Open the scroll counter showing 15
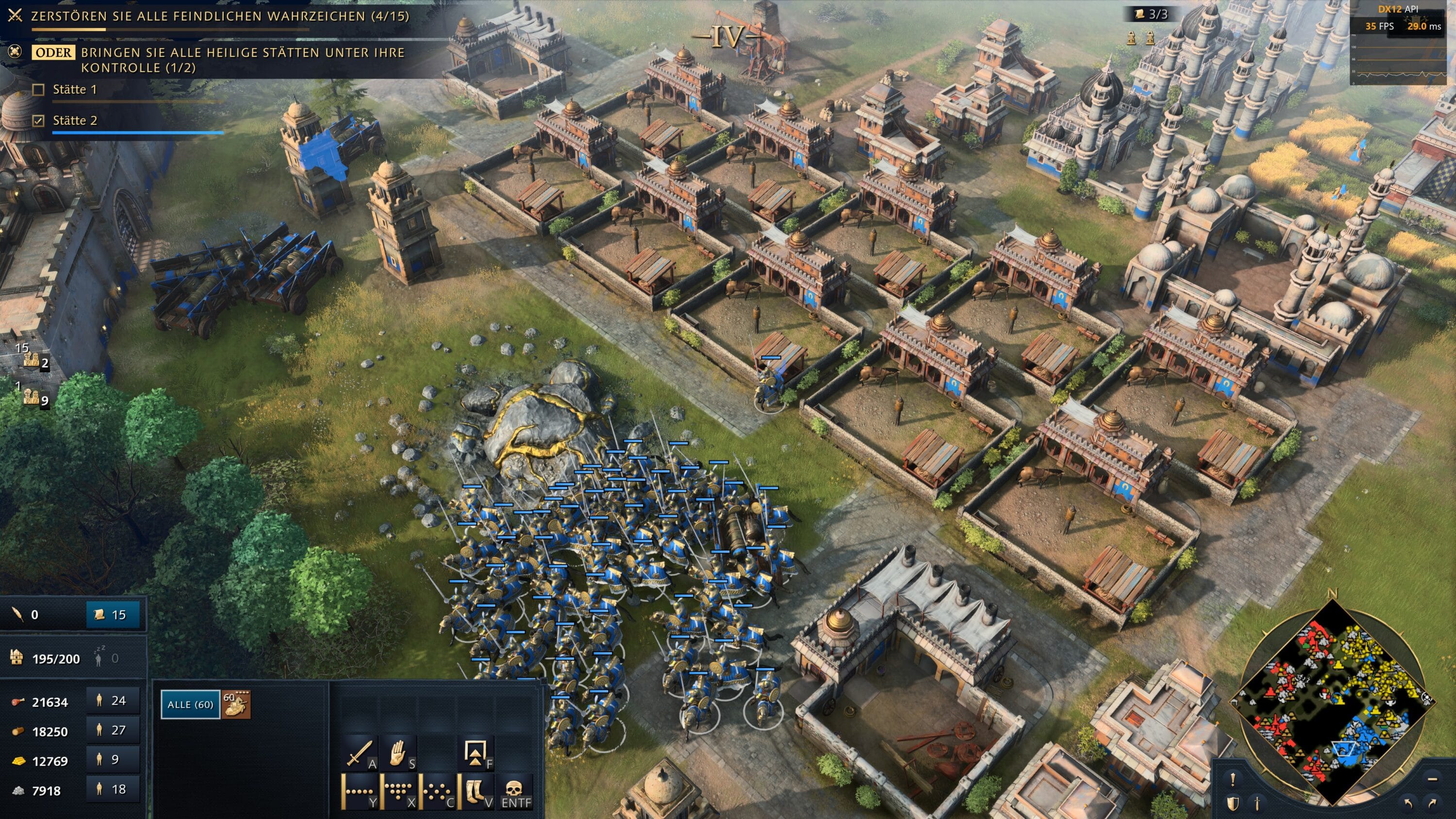The width and height of the screenshot is (1456, 819). coord(112,615)
